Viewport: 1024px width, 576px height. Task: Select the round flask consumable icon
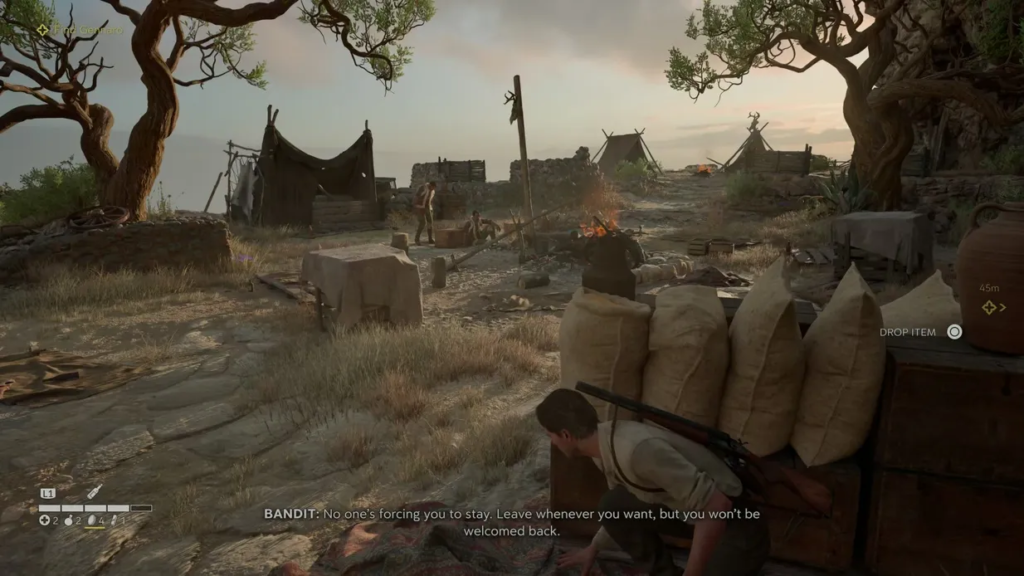pyautogui.click(x=69, y=520)
